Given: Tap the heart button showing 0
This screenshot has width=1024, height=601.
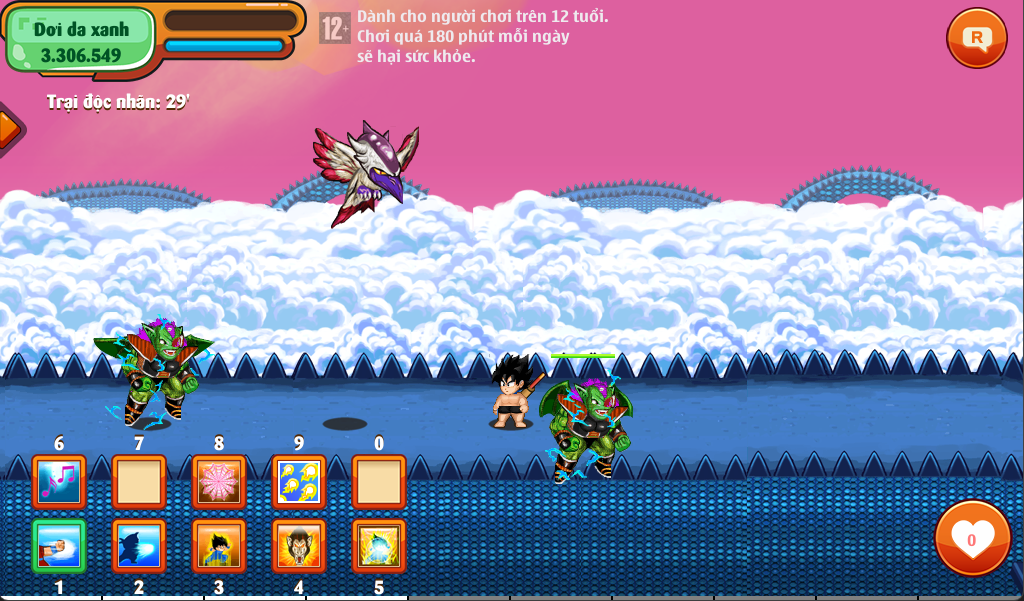Looking at the screenshot, I should click(x=972, y=538).
